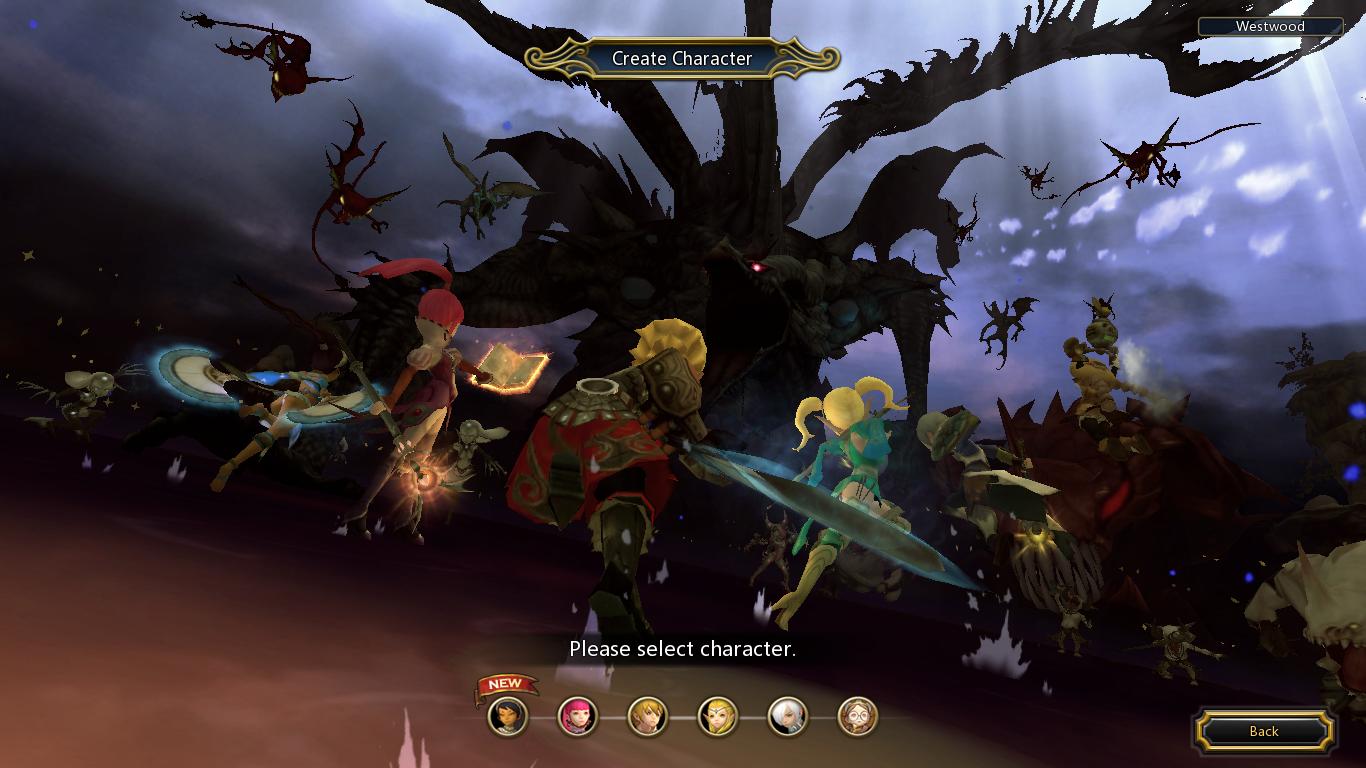Screen dimensions: 1366x768
Task: Go back with the Back button
Action: point(1264,731)
